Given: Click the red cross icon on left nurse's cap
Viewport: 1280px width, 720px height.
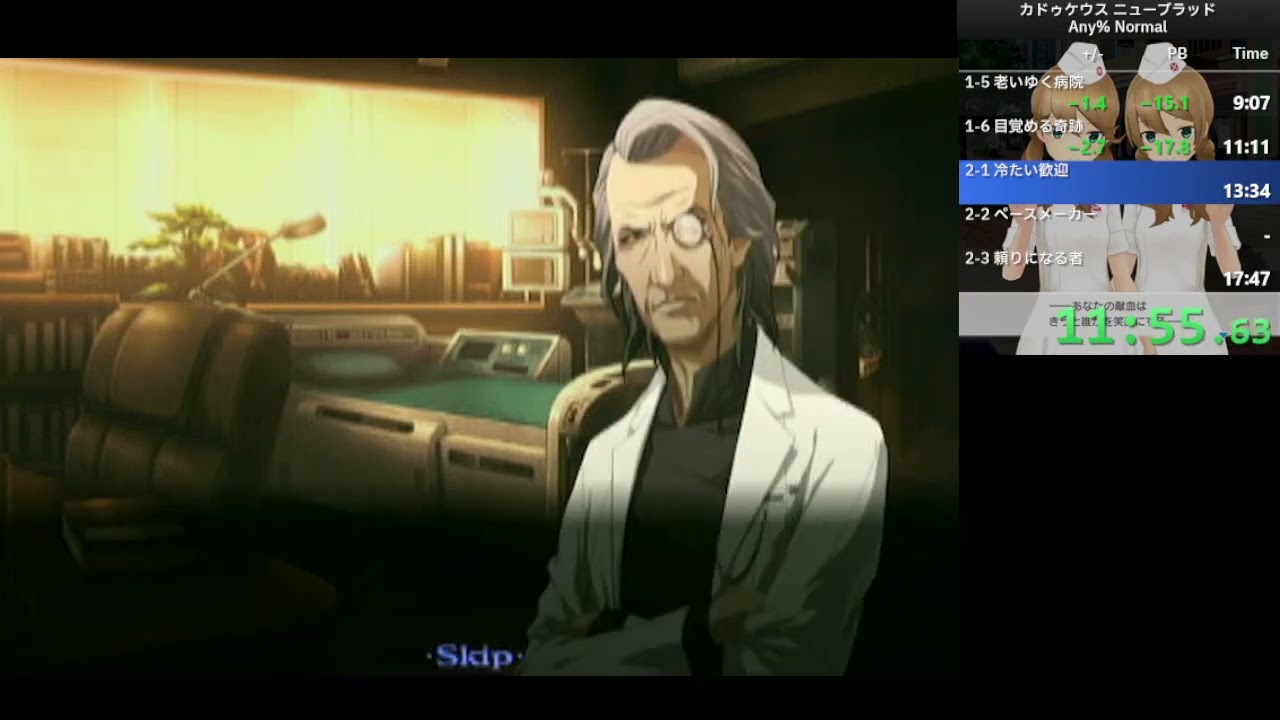Looking at the screenshot, I should pyautogui.click(x=1098, y=70).
